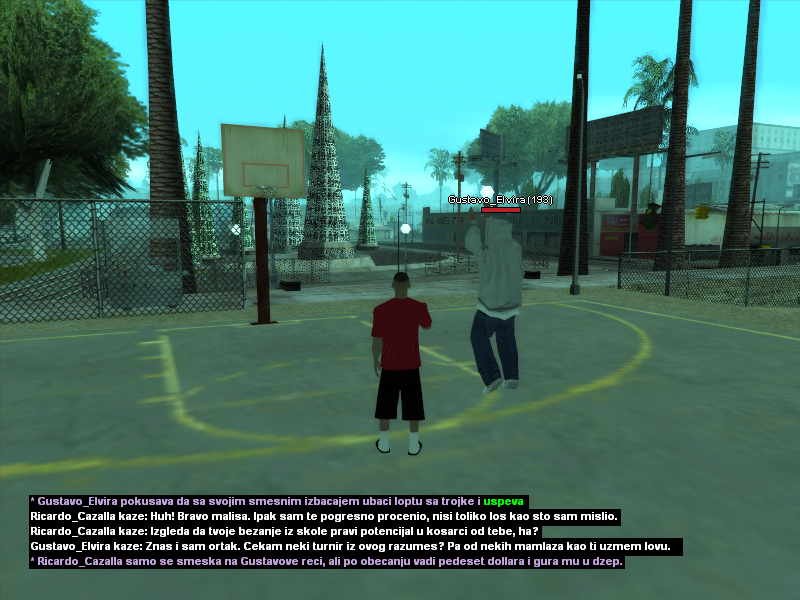
Task: Select Ricardo_Cazalla's "Huh! Bravo malisa" chat message
Action: point(325,517)
